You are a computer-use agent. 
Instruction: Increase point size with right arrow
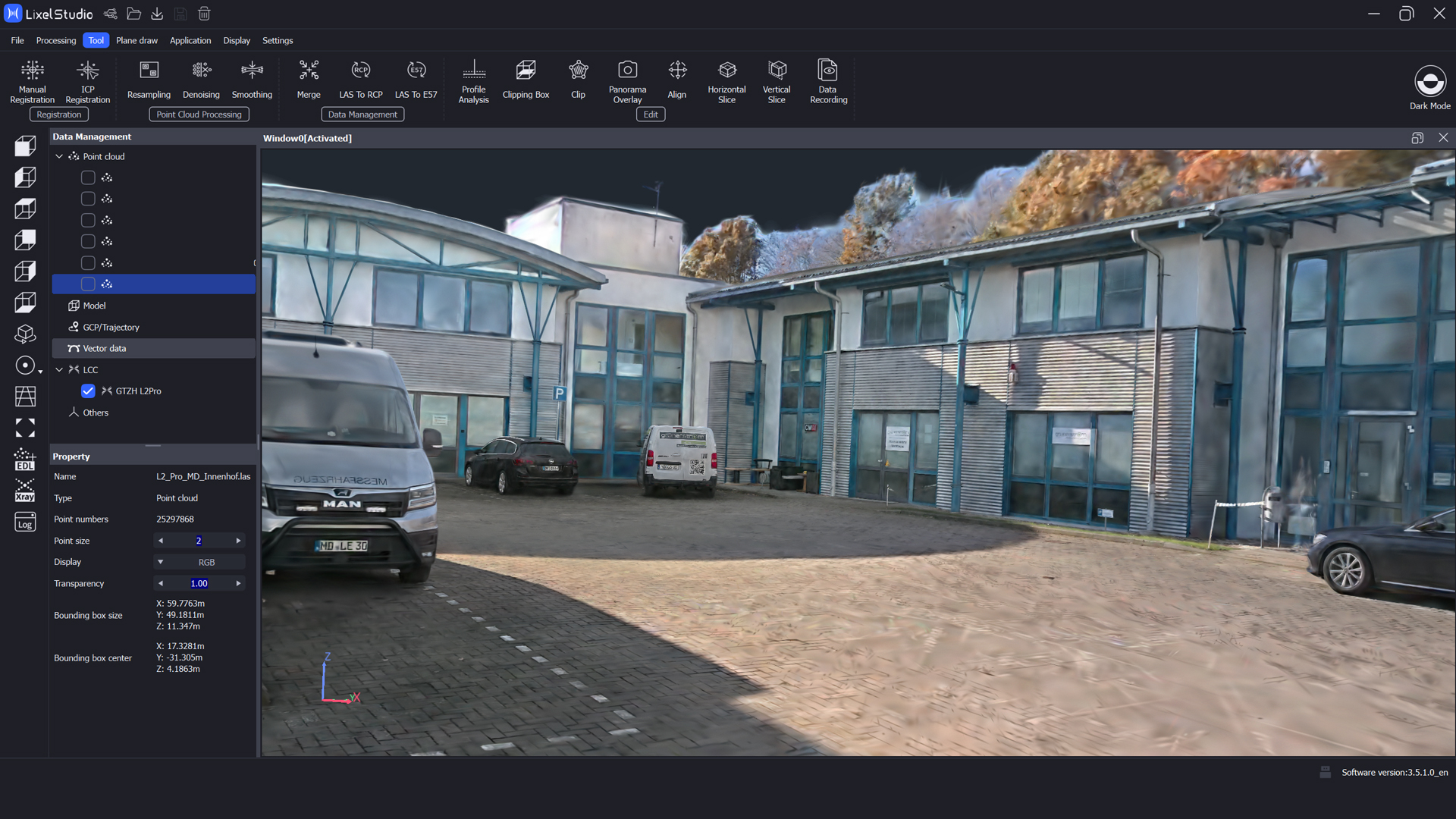point(238,541)
